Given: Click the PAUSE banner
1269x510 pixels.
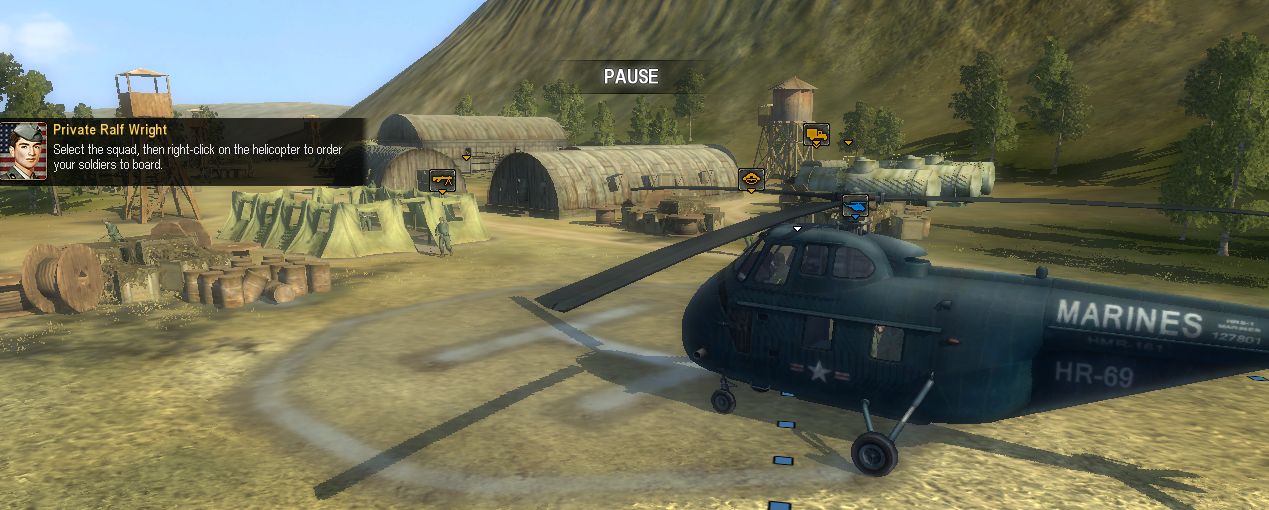Looking at the screenshot, I should coord(631,77).
